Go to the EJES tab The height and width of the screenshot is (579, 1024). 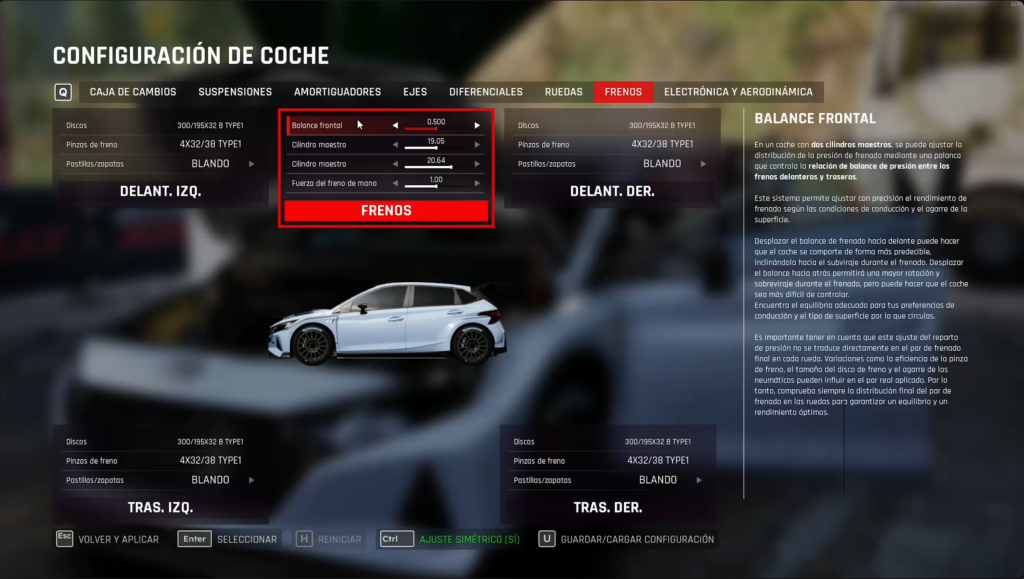coord(415,92)
